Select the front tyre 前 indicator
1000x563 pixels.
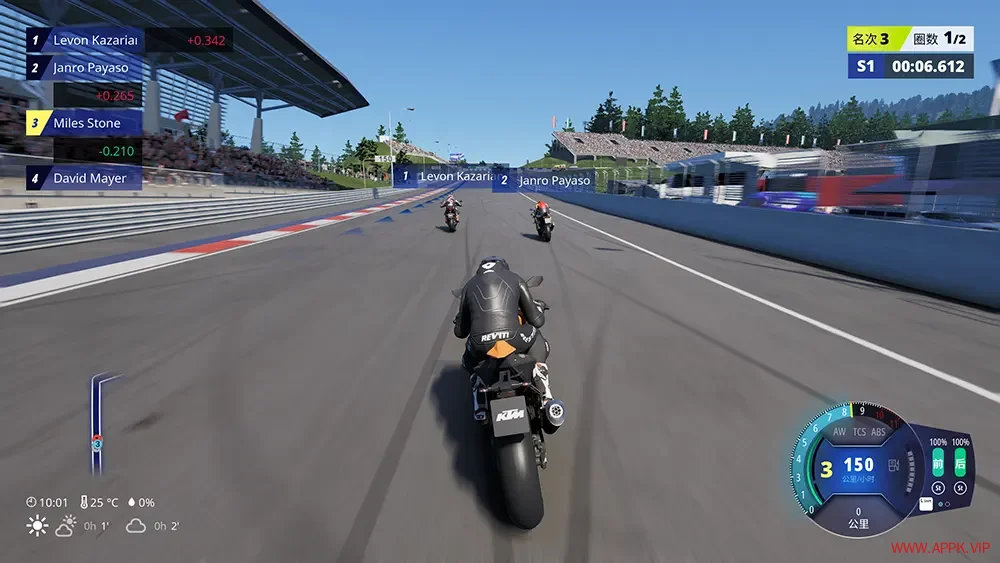(x=938, y=464)
